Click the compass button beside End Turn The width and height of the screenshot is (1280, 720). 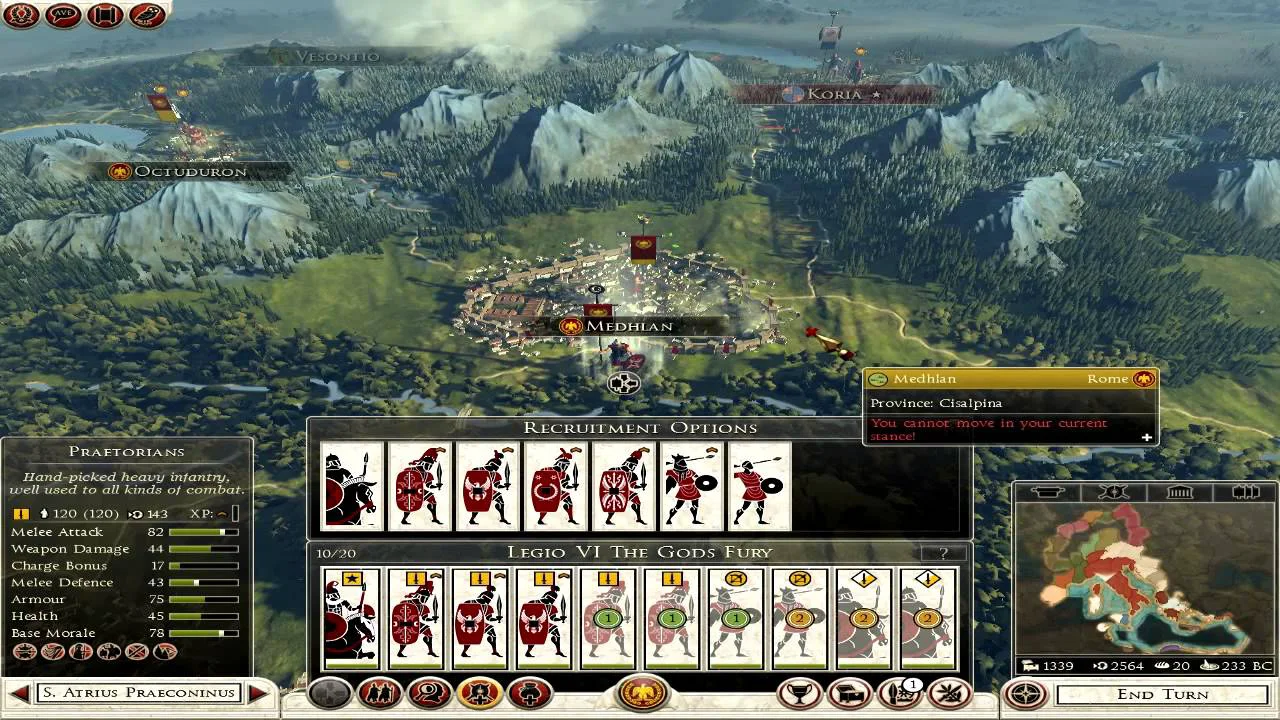[1026, 693]
